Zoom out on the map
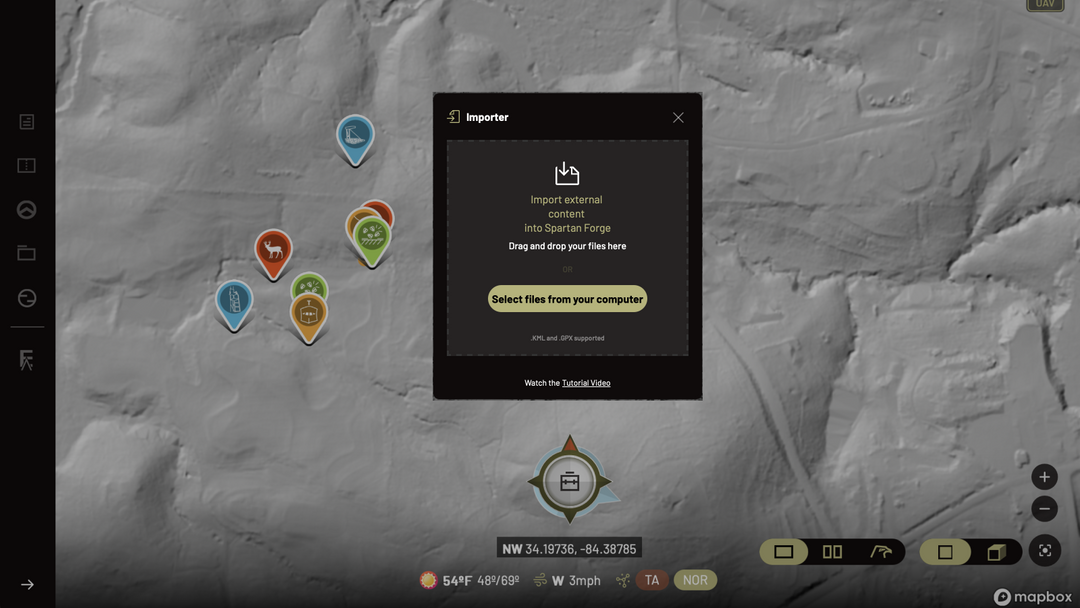The image size is (1080, 608). pyautogui.click(x=1044, y=509)
